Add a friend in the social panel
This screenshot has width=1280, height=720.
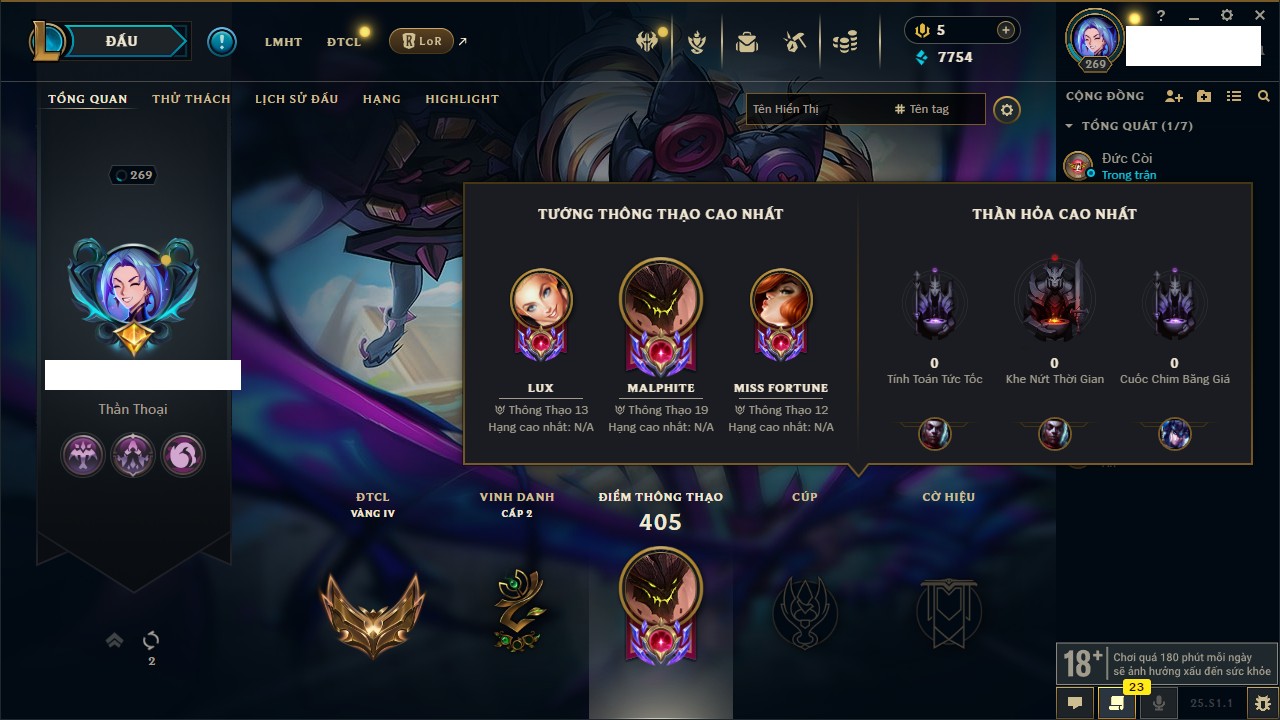click(x=1174, y=96)
